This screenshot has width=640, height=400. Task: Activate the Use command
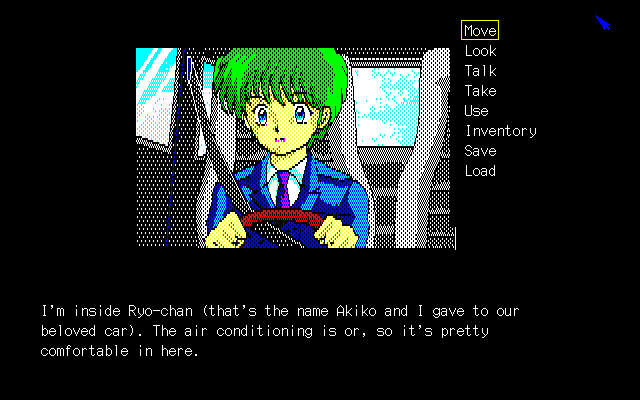tap(476, 111)
